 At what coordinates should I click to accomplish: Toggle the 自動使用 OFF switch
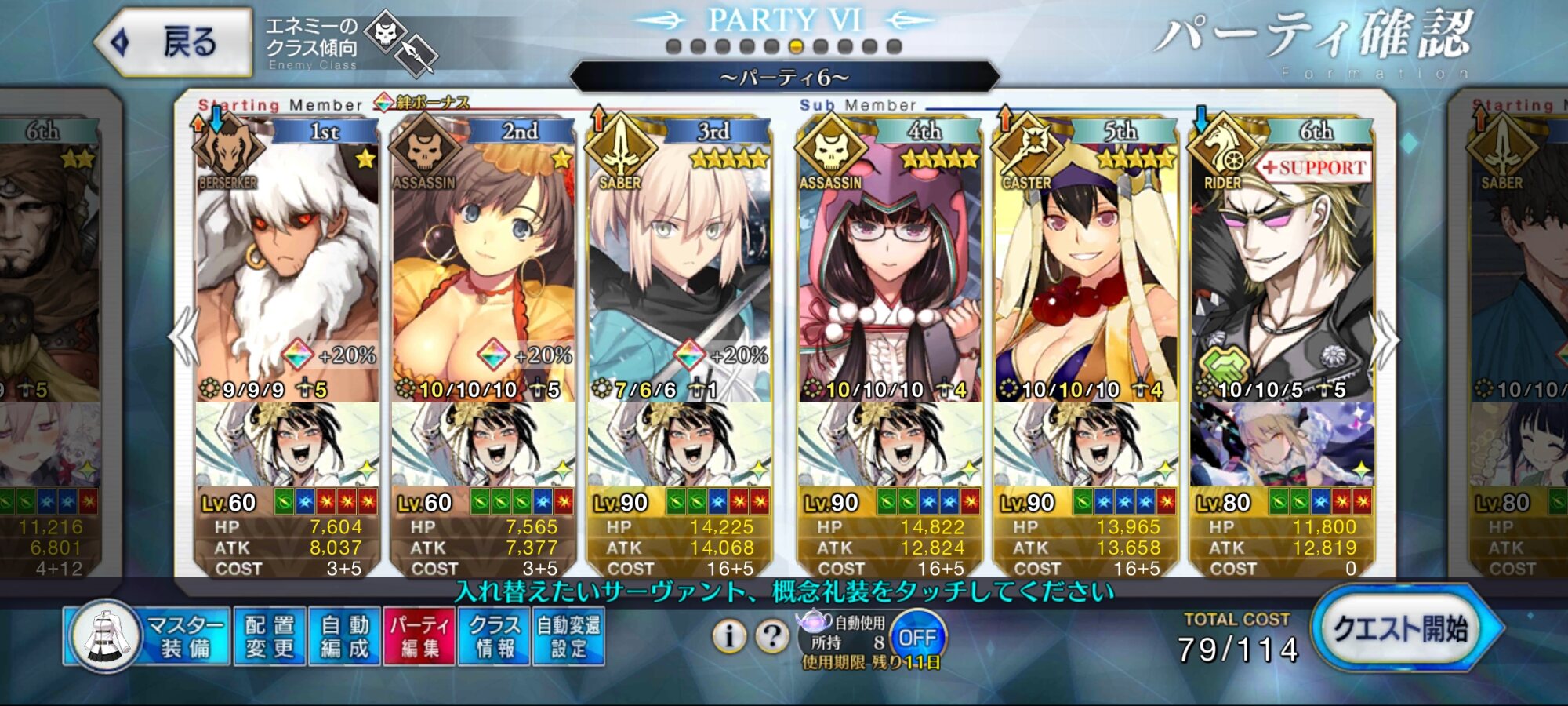click(917, 637)
